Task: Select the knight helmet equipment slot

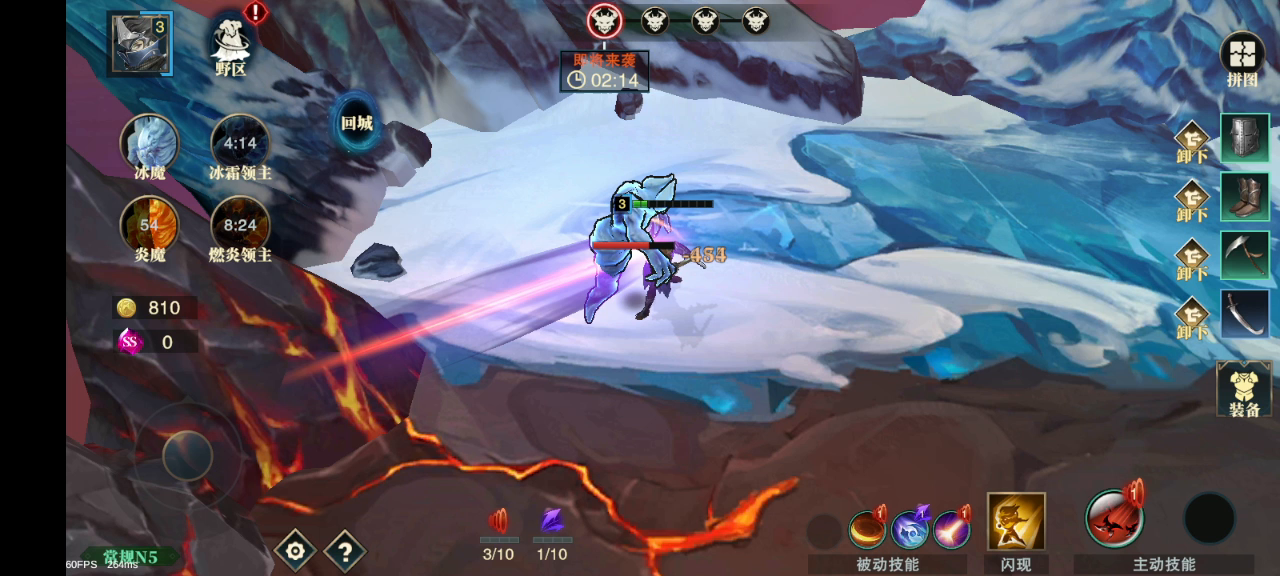Action: point(1245,138)
